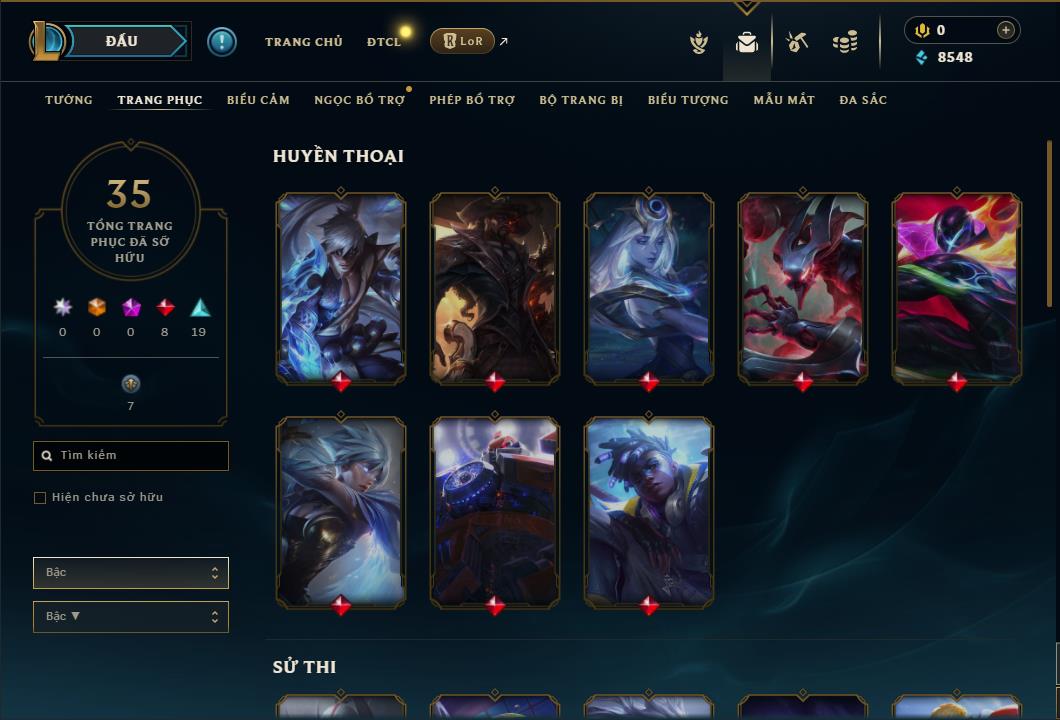This screenshot has width=1060, height=720.
Task: Add currency with the plus button
Action: pos(1006,31)
